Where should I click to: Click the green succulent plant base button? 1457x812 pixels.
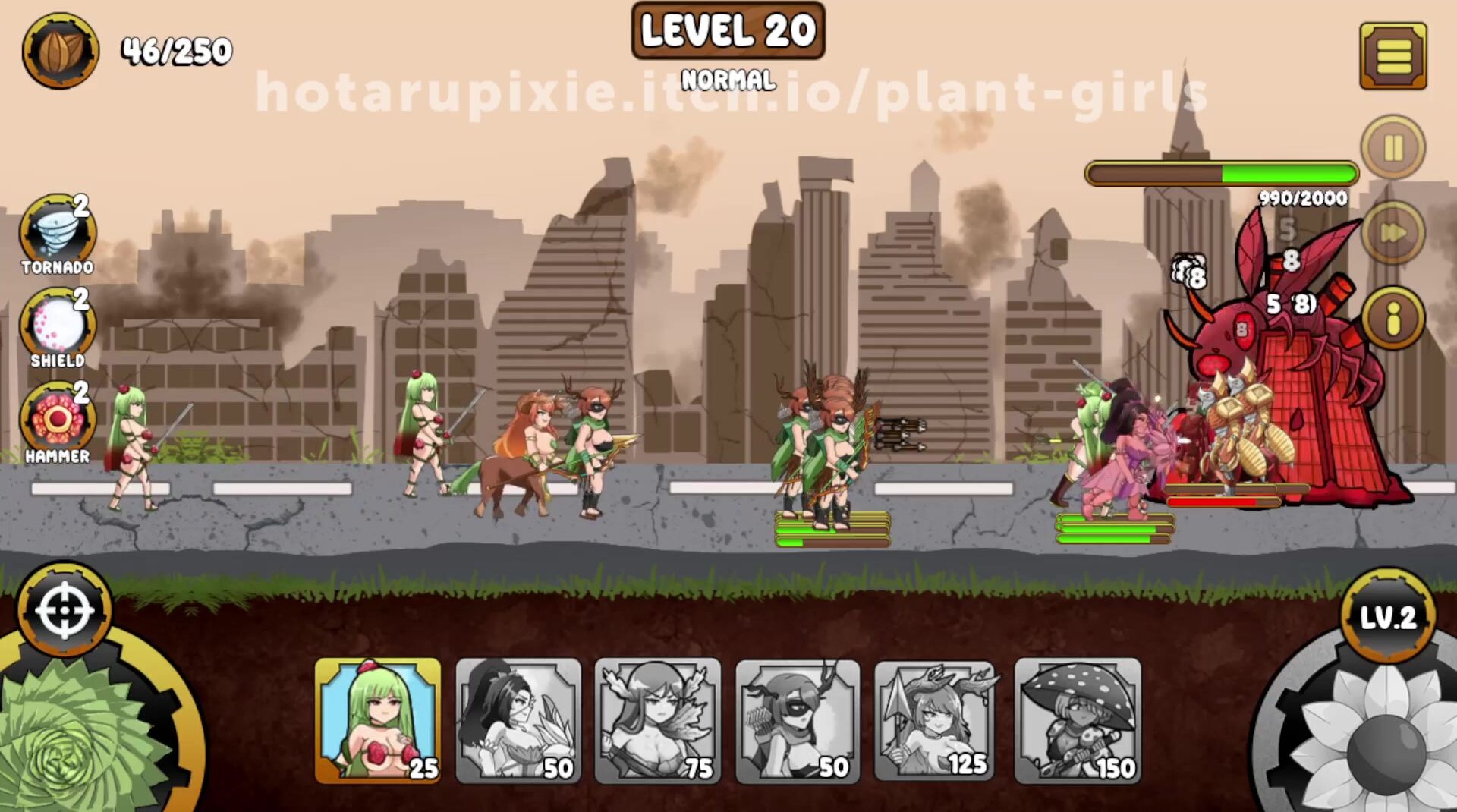[76, 736]
